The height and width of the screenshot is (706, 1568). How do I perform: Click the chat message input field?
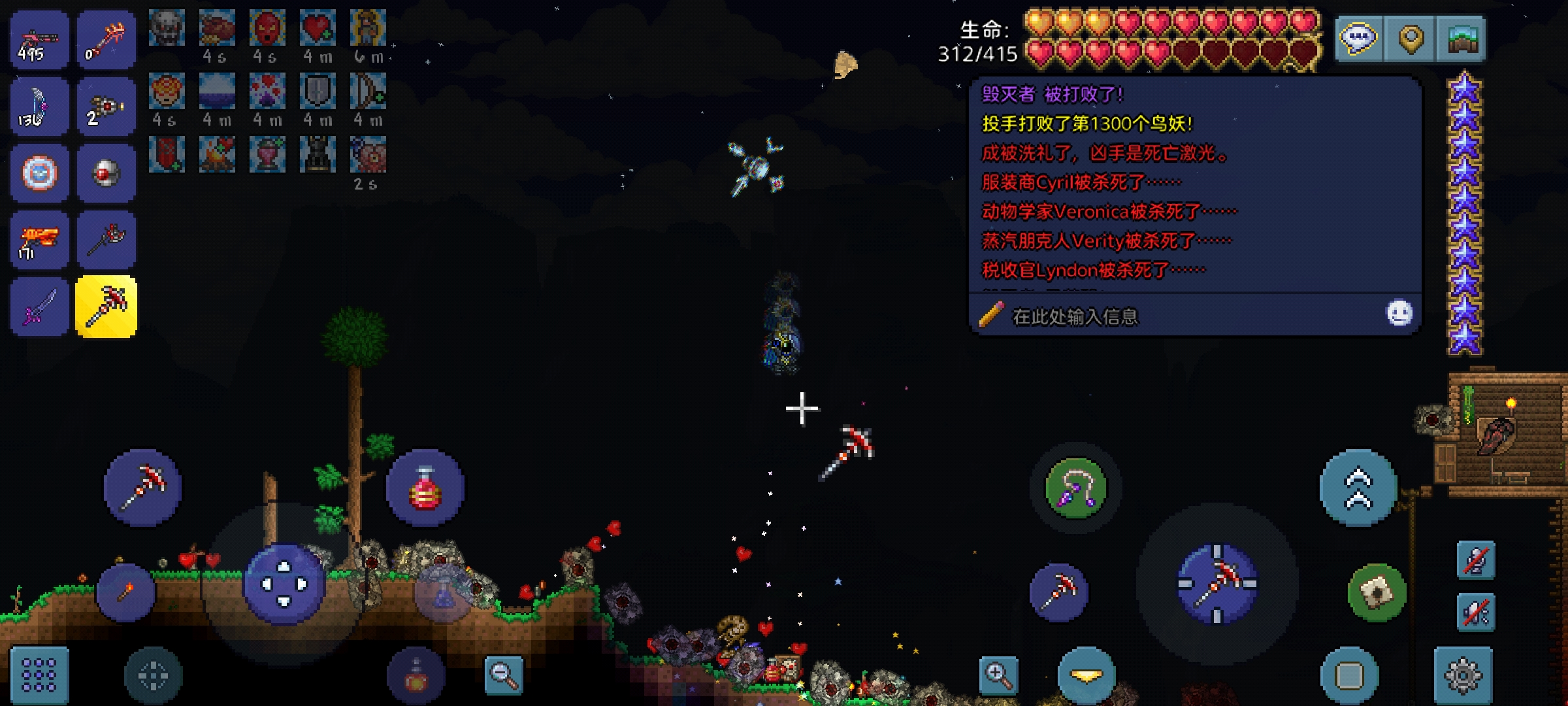(x=1176, y=316)
